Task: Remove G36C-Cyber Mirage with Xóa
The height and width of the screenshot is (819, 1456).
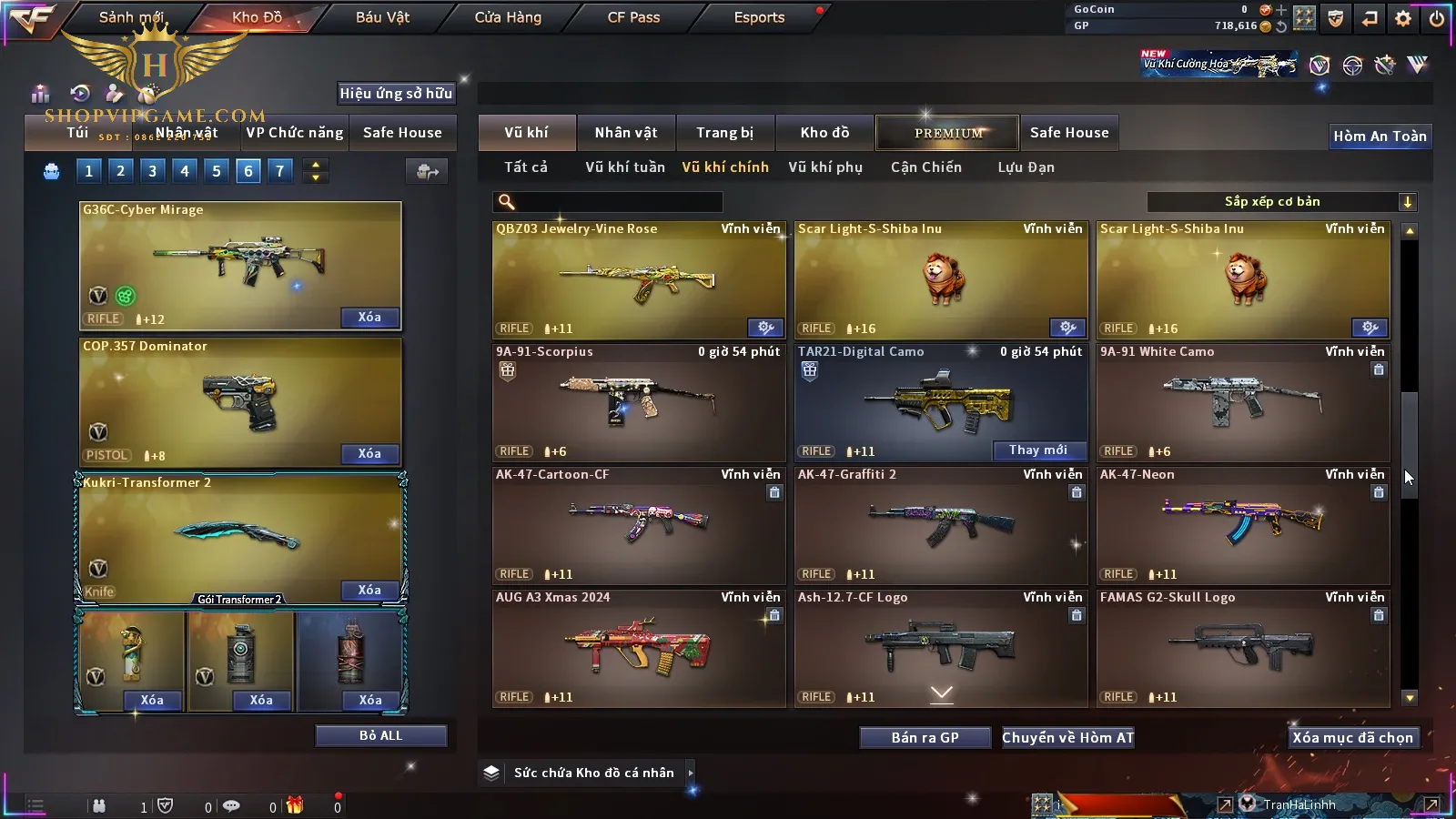Action: click(x=369, y=318)
